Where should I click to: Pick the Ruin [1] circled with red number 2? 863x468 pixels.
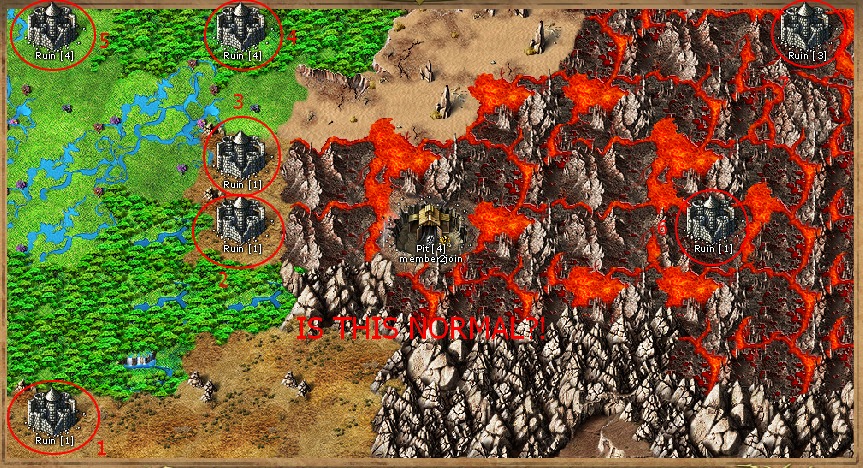pos(240,221)
